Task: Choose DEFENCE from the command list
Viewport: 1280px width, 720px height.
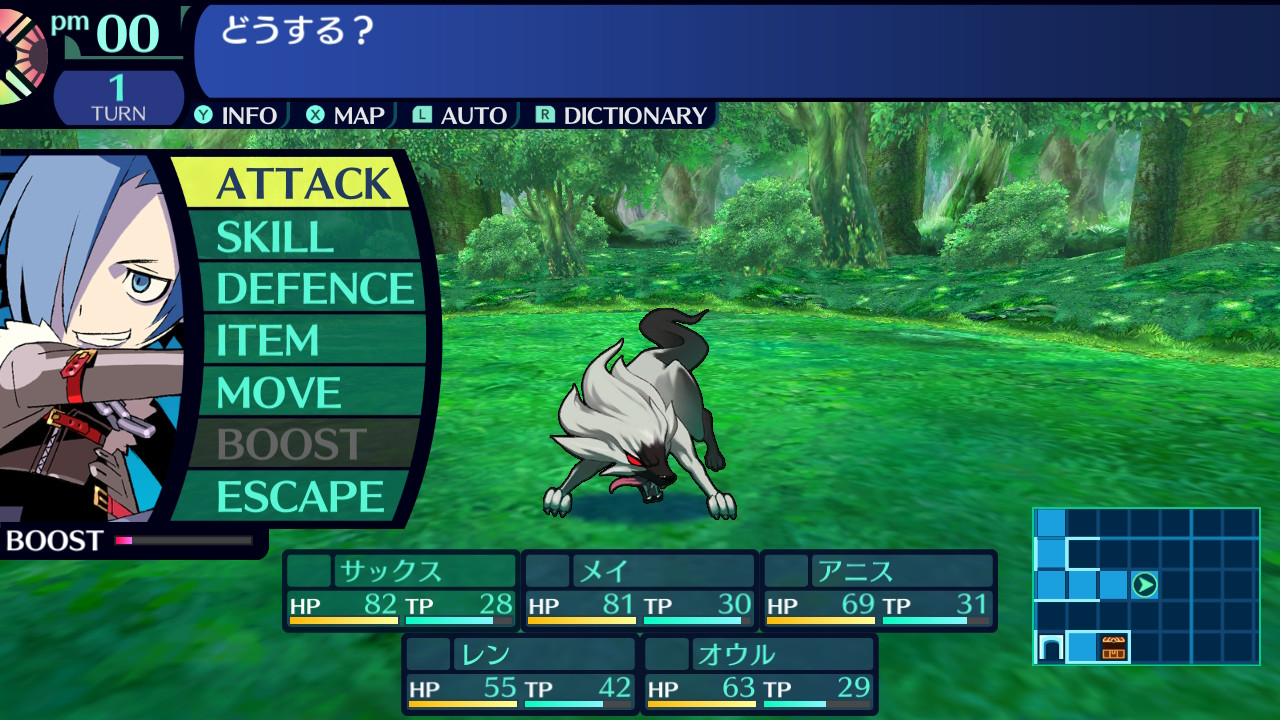Action: [x=314, y=289]
